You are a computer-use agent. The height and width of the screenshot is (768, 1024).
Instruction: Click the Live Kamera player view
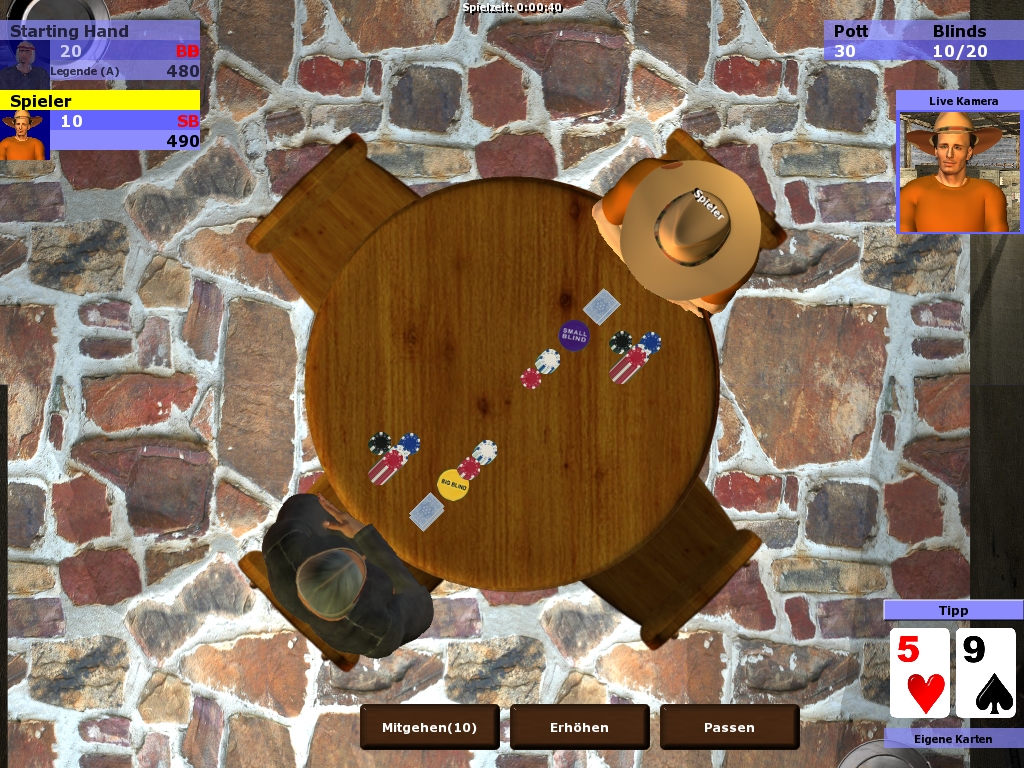[959, 171]
